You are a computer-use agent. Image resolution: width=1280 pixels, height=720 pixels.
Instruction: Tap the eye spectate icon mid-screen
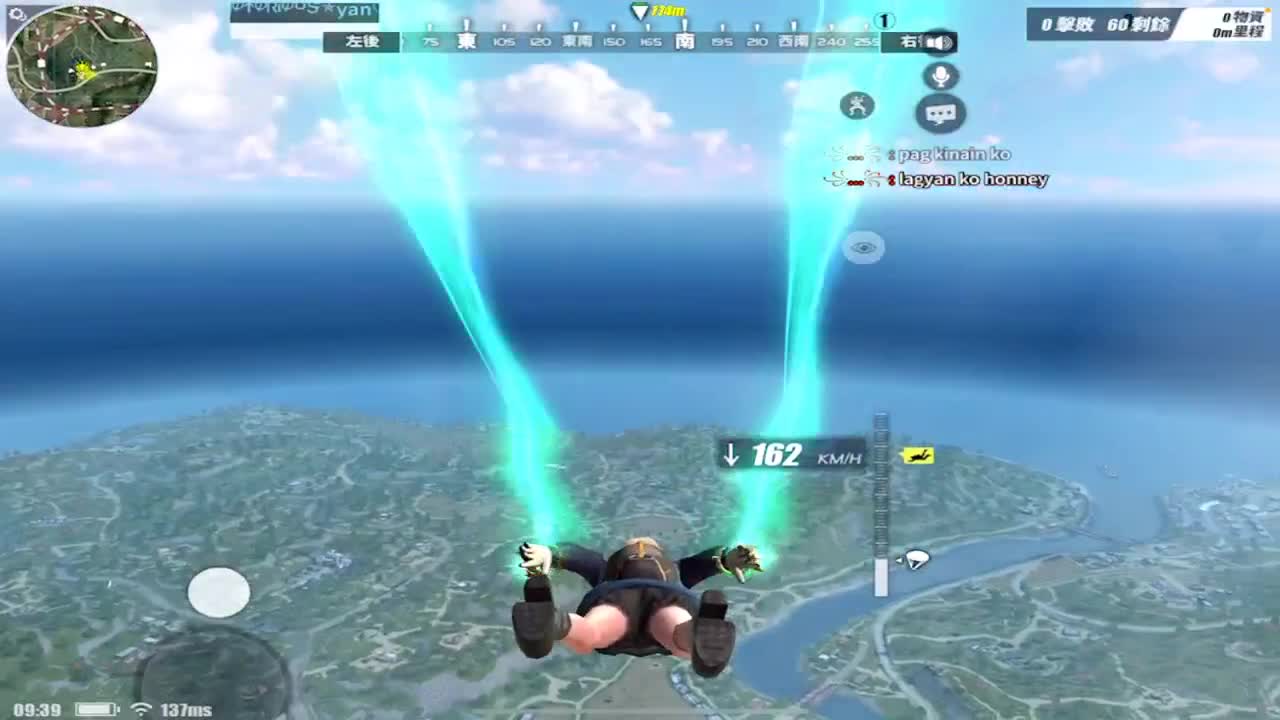864,247
